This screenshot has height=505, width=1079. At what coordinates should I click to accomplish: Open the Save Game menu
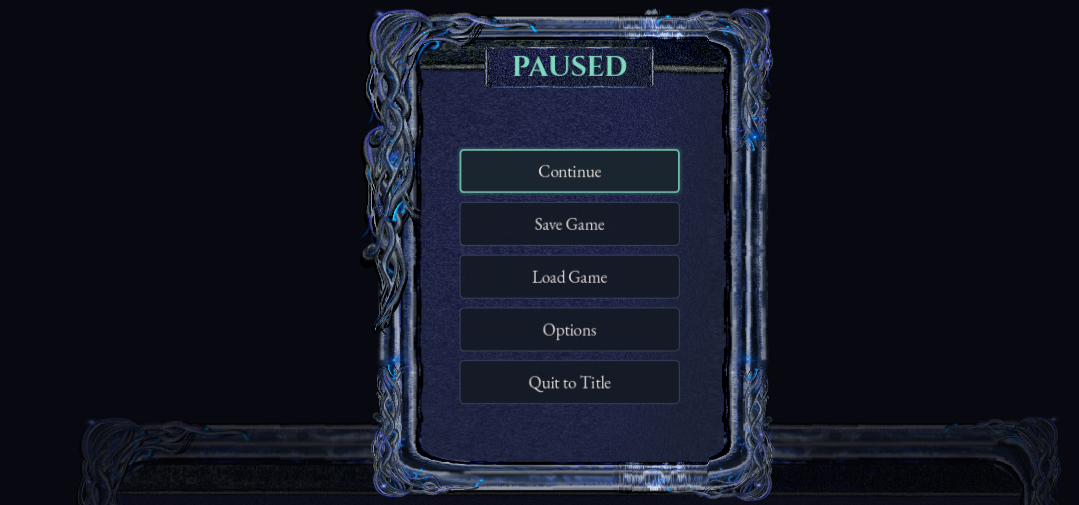(x=569, y=224)
